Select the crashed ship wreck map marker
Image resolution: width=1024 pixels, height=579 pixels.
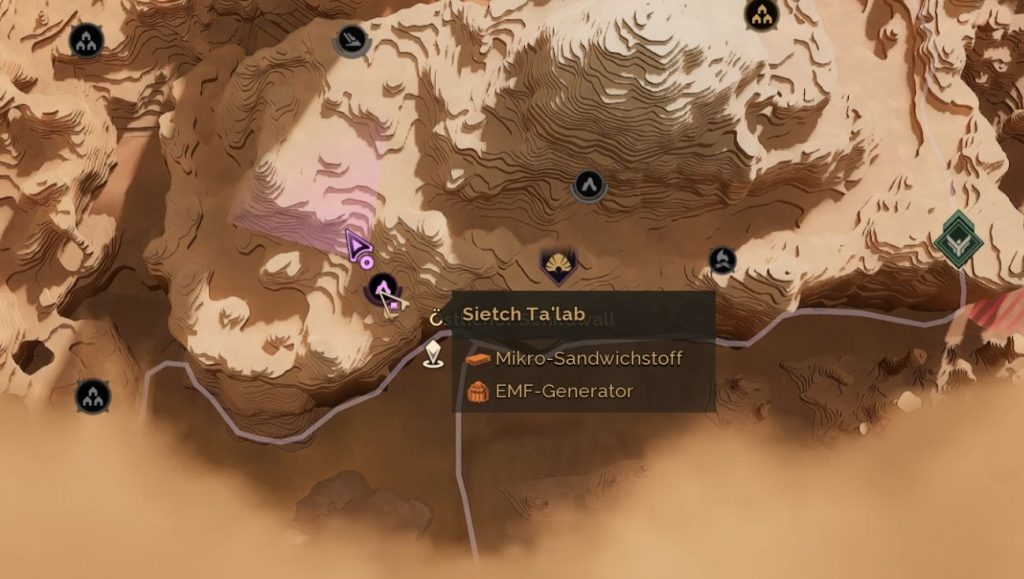351,39
